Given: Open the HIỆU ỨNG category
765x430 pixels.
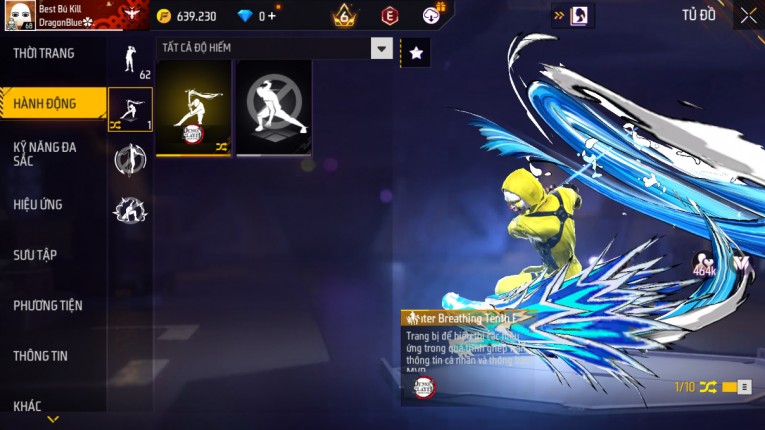Looking at the screenshot, I should click(38, 204).
